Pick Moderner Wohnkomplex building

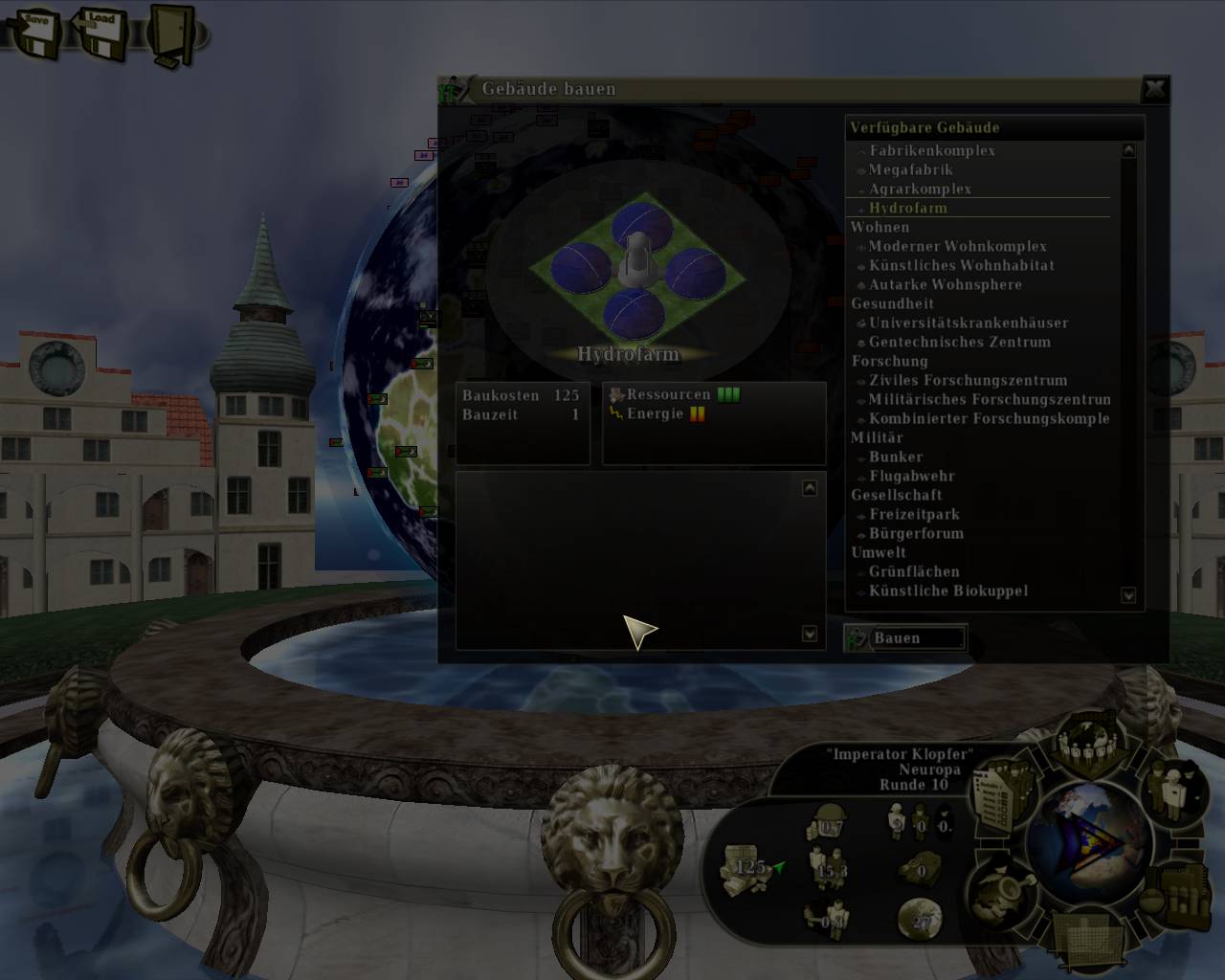pyautogui.click(x=957, y=246)
